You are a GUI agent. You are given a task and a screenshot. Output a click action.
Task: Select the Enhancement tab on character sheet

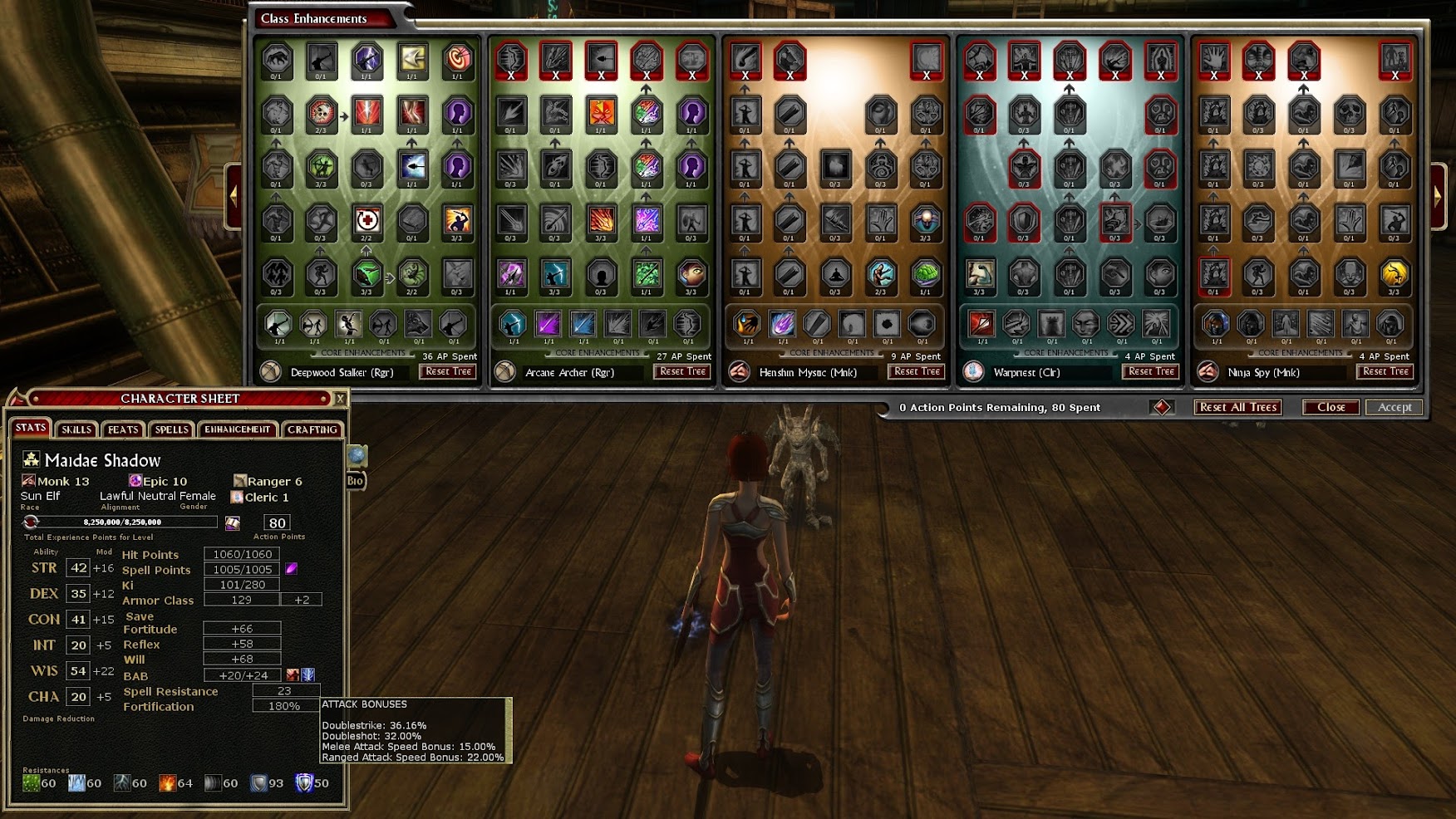[x=237, y=429]
